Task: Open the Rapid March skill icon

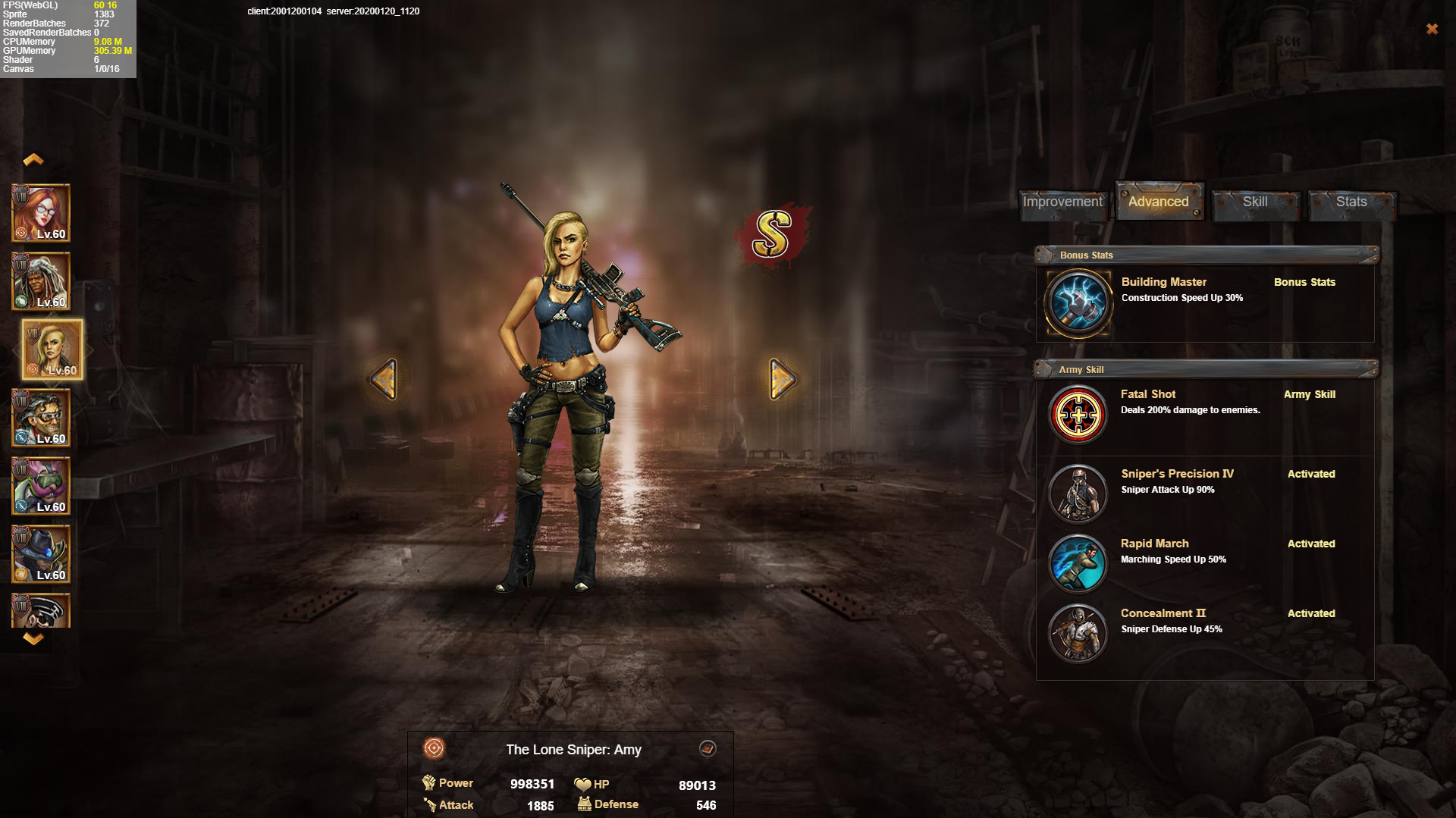Action: point(1078,564)
